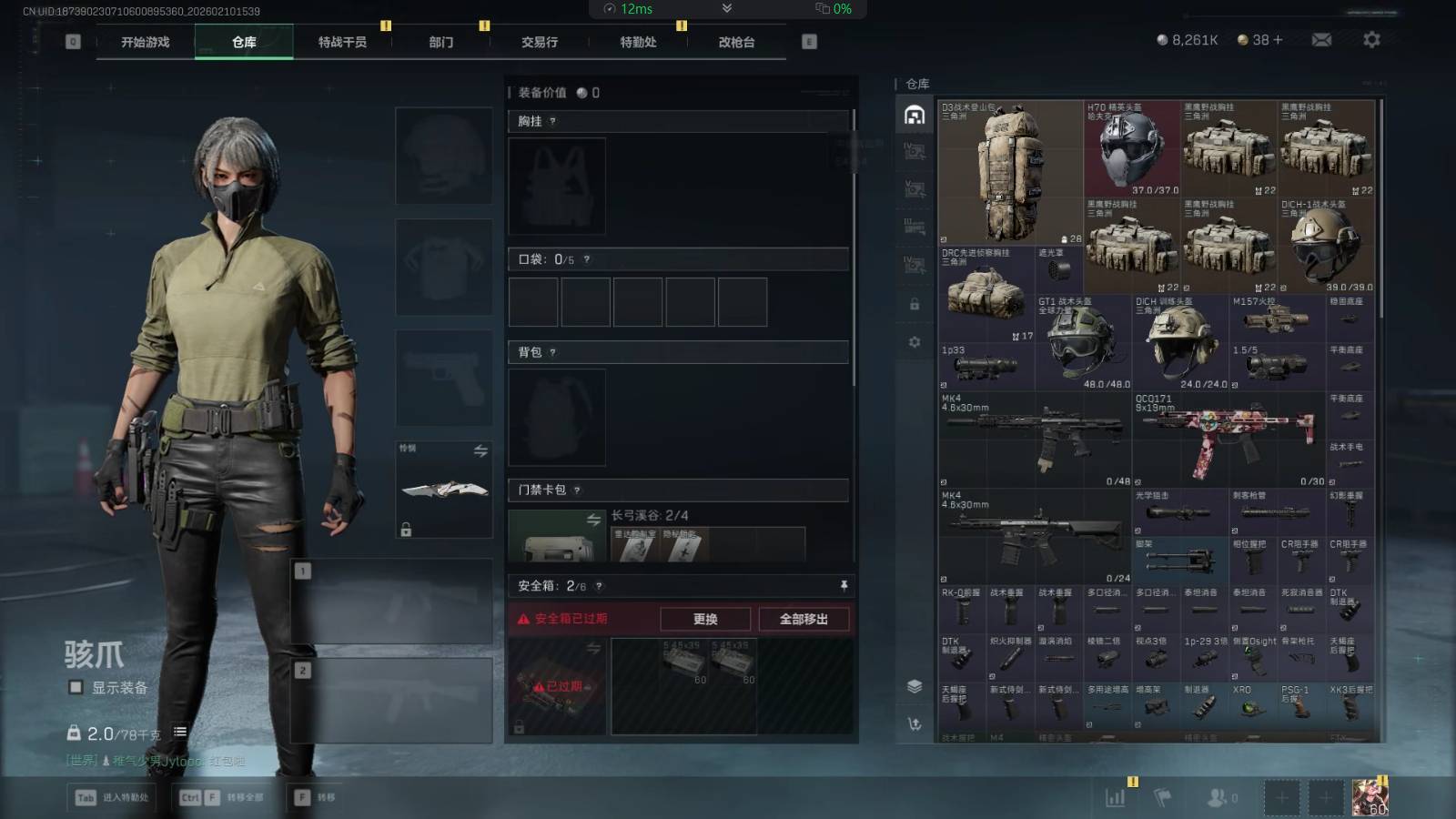Open the 改枪台 gunsmith tab
1456x819 pixels.
[x=736, y=42]
